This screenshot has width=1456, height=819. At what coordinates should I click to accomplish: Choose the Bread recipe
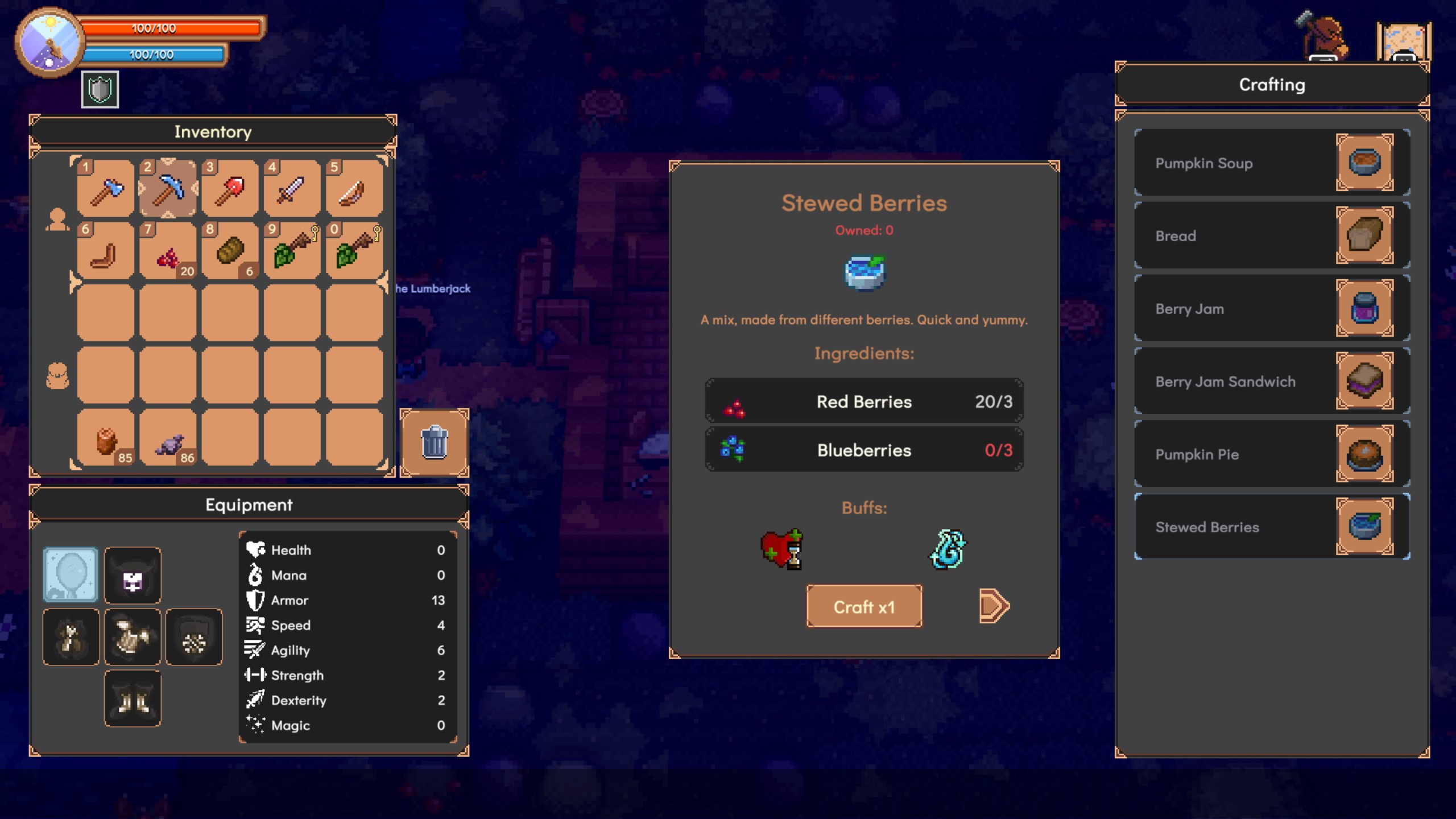(1271, 235)
